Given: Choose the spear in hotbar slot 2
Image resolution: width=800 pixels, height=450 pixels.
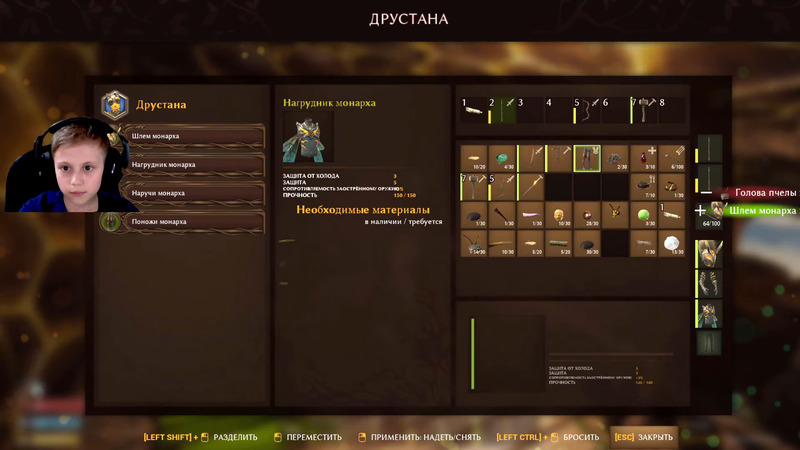Looking at the screenshot, I should tap(503, 109).
